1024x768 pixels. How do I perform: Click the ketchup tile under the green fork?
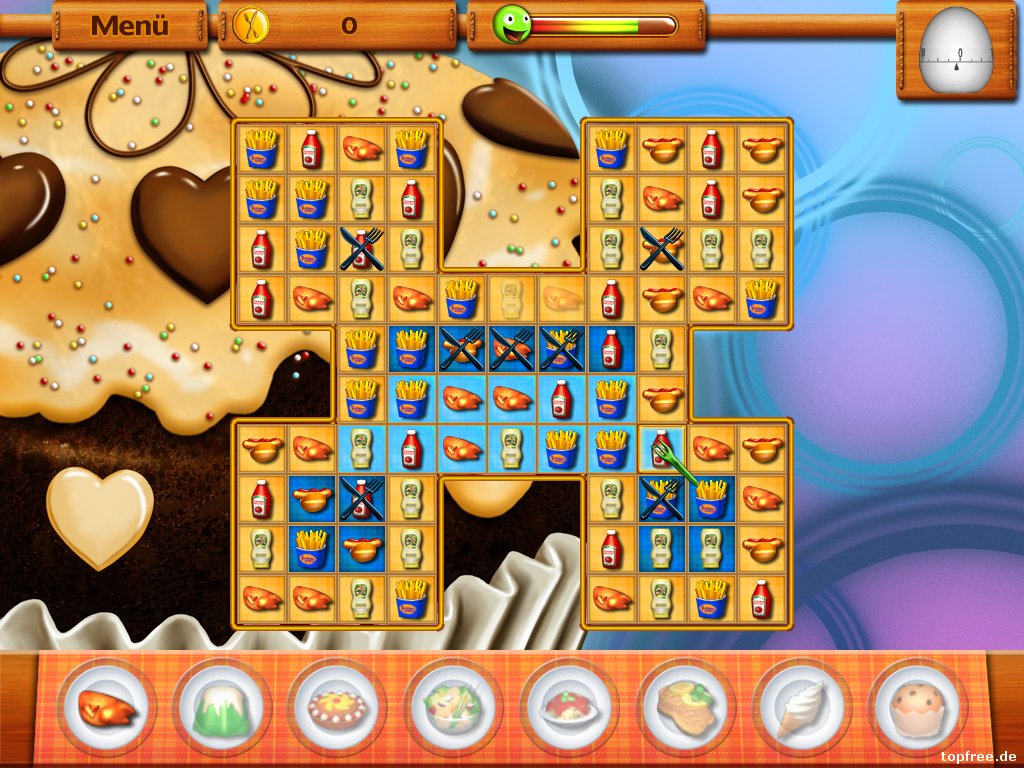click(660, 448)
